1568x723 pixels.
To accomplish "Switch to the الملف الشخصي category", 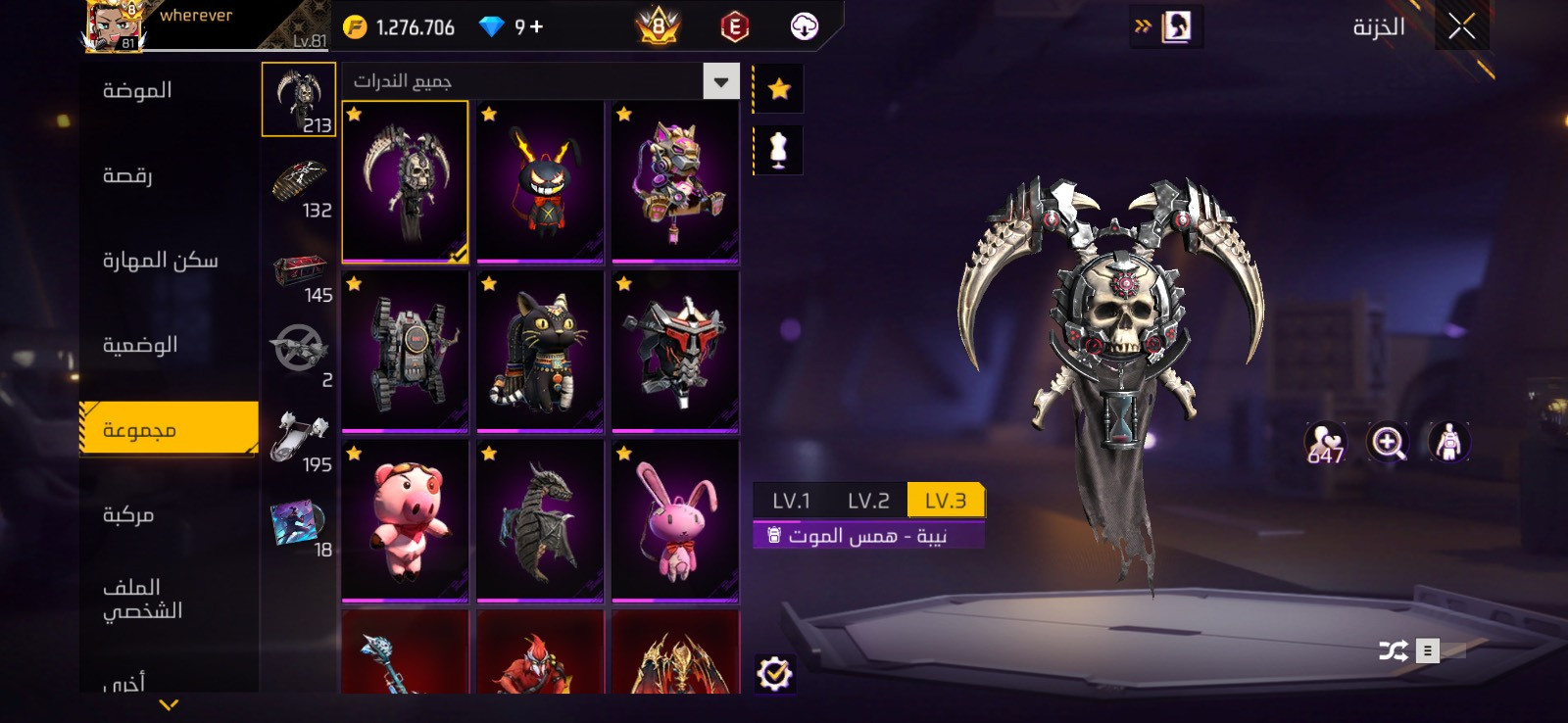I will click(x=142, y=599).
